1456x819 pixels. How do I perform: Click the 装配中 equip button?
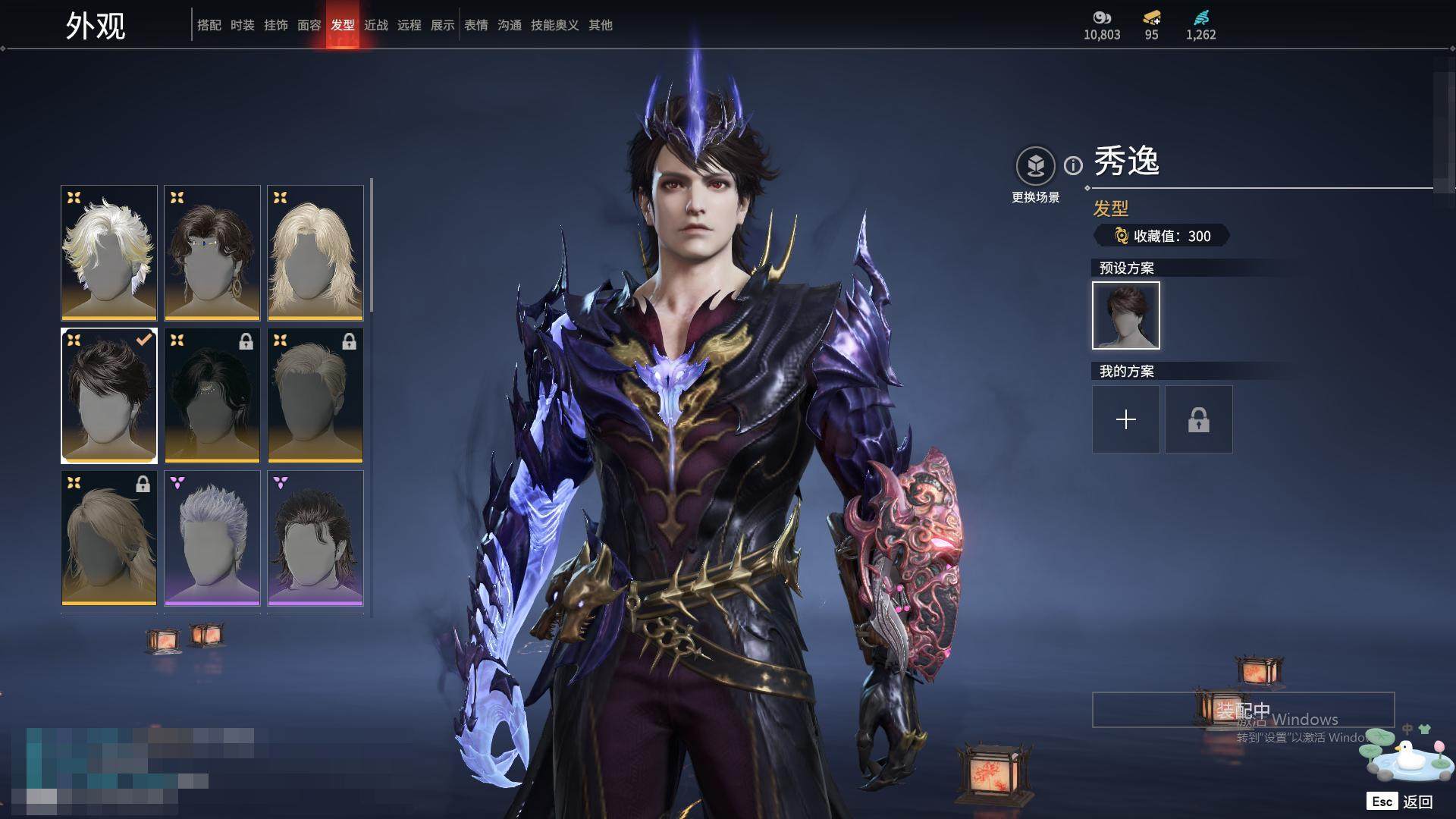click(1243, 710)
